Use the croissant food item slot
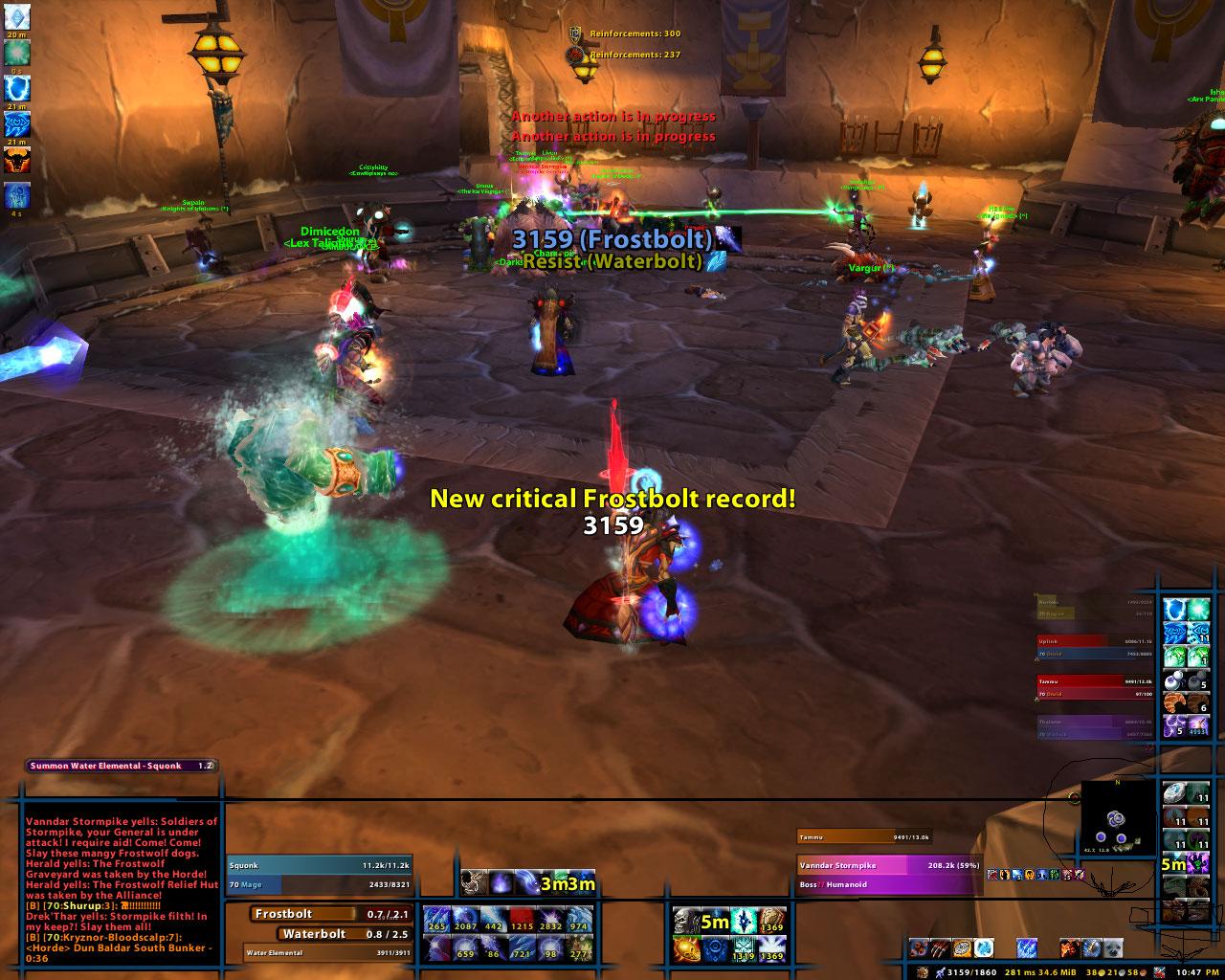The width and height of the screenshot is (1225, 980). point(1172,702)
